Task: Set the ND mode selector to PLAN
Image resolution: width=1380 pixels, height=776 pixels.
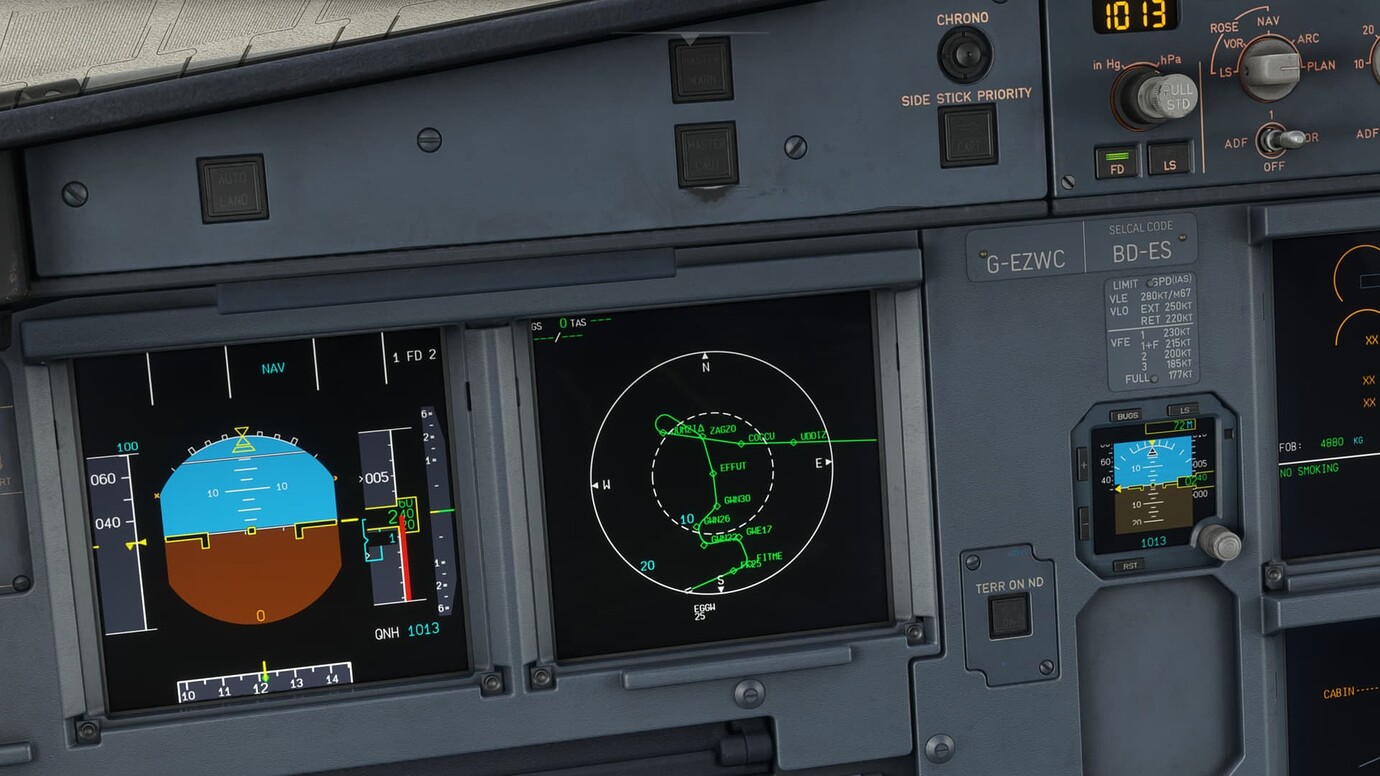Action: point(1273,68)
